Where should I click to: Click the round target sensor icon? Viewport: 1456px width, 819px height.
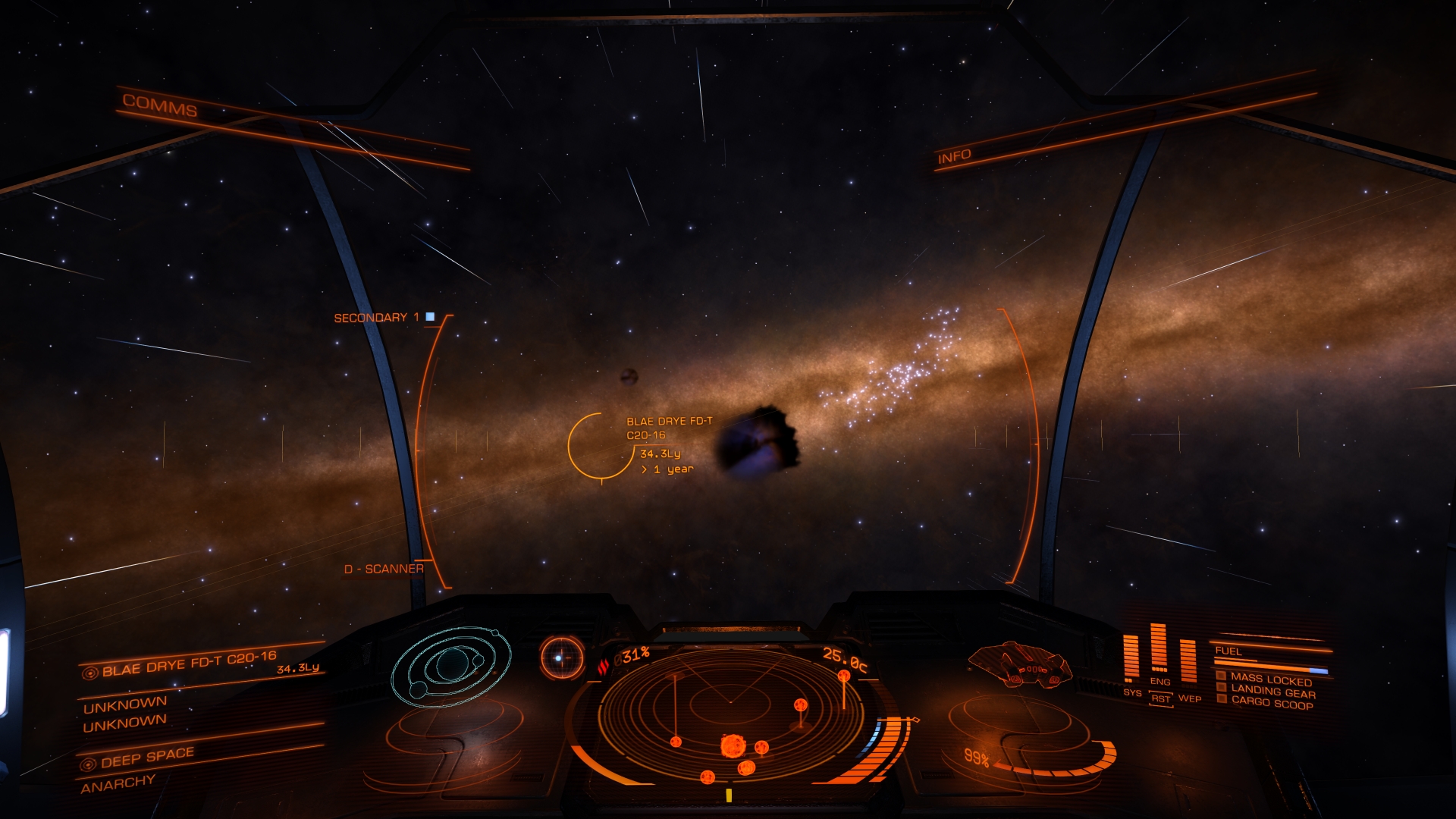coord(561,657)
